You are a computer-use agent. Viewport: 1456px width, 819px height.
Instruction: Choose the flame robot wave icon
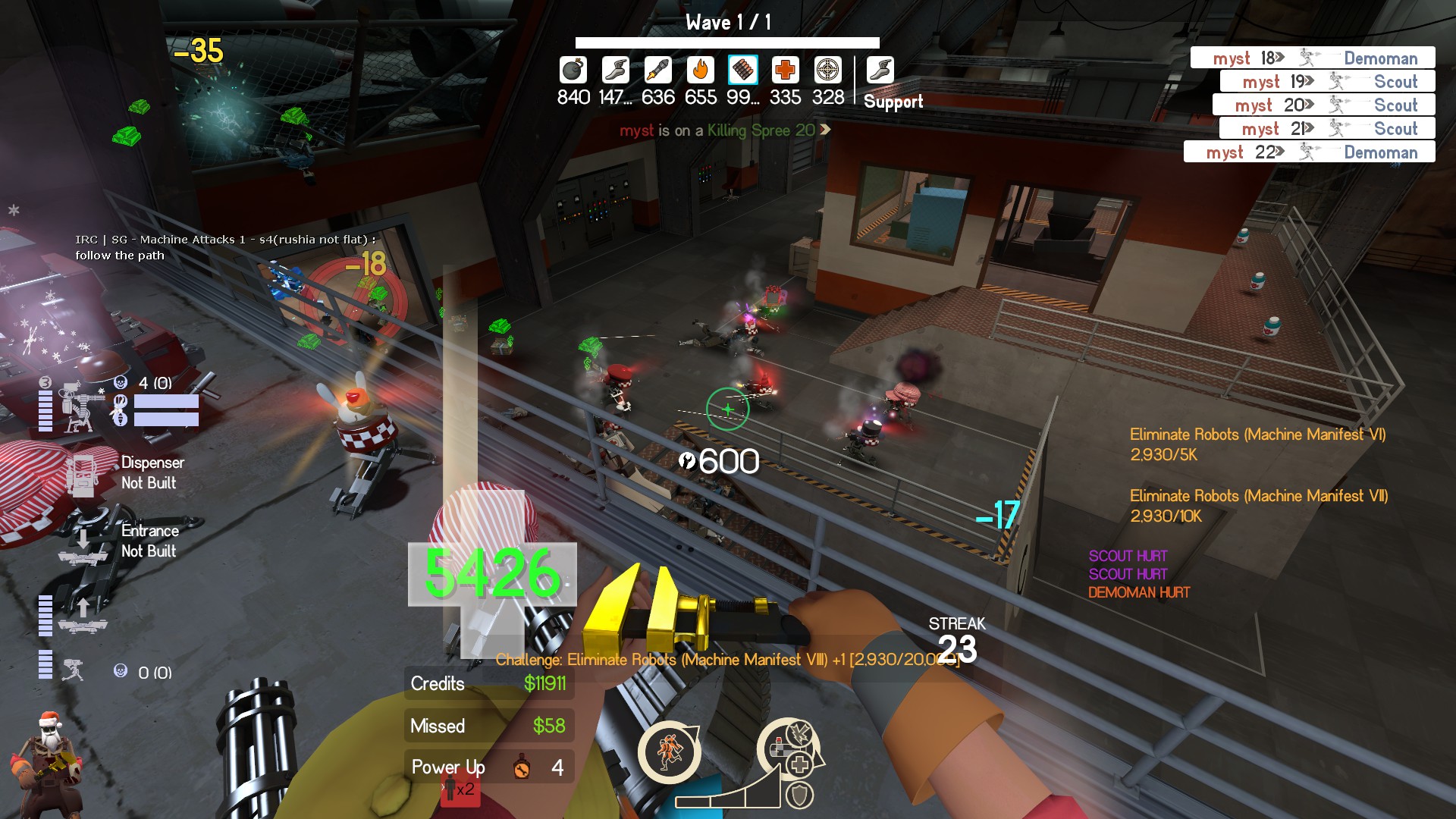tap(701, 70)
